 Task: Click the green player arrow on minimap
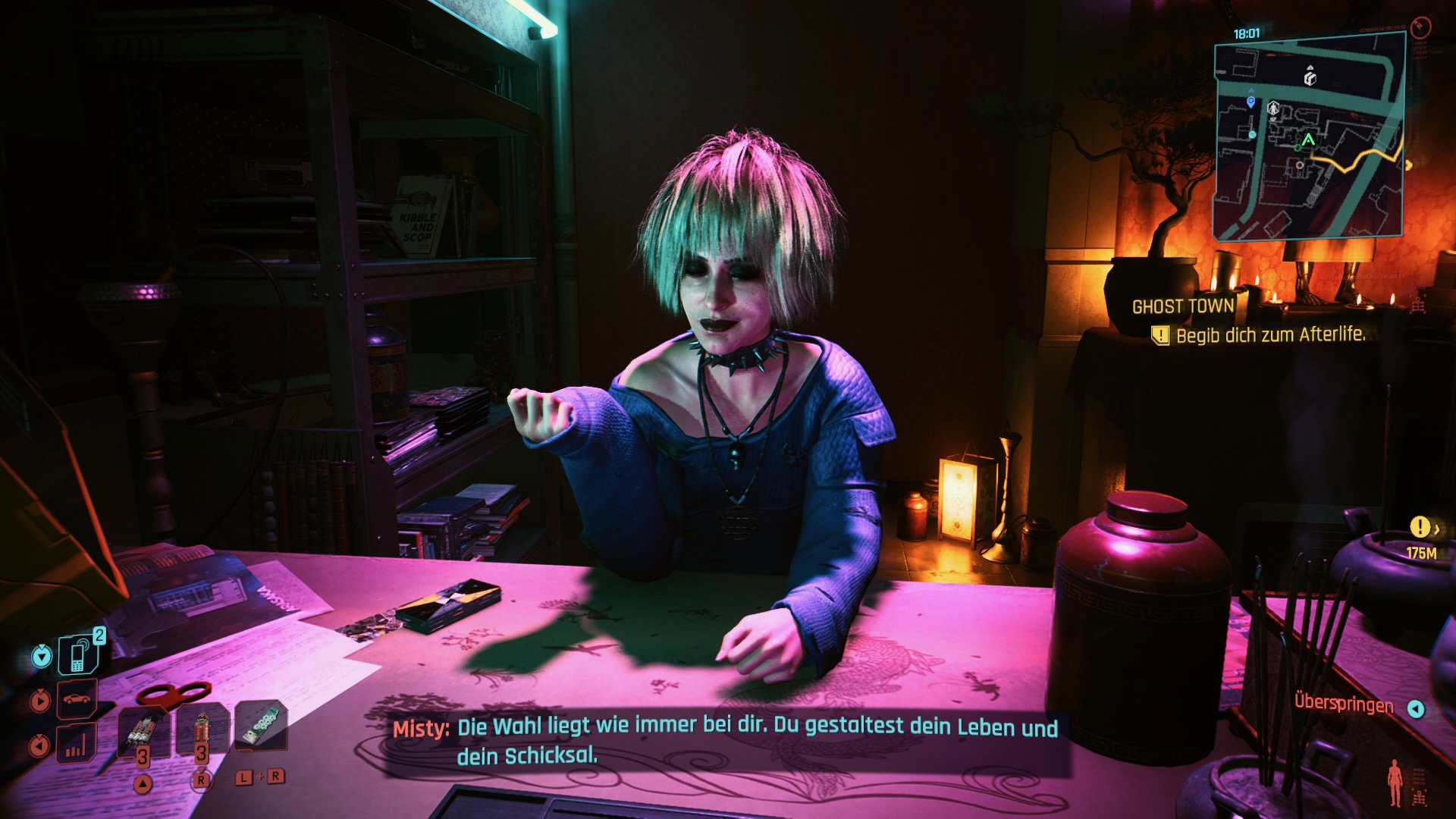[x=1308, y=140]
